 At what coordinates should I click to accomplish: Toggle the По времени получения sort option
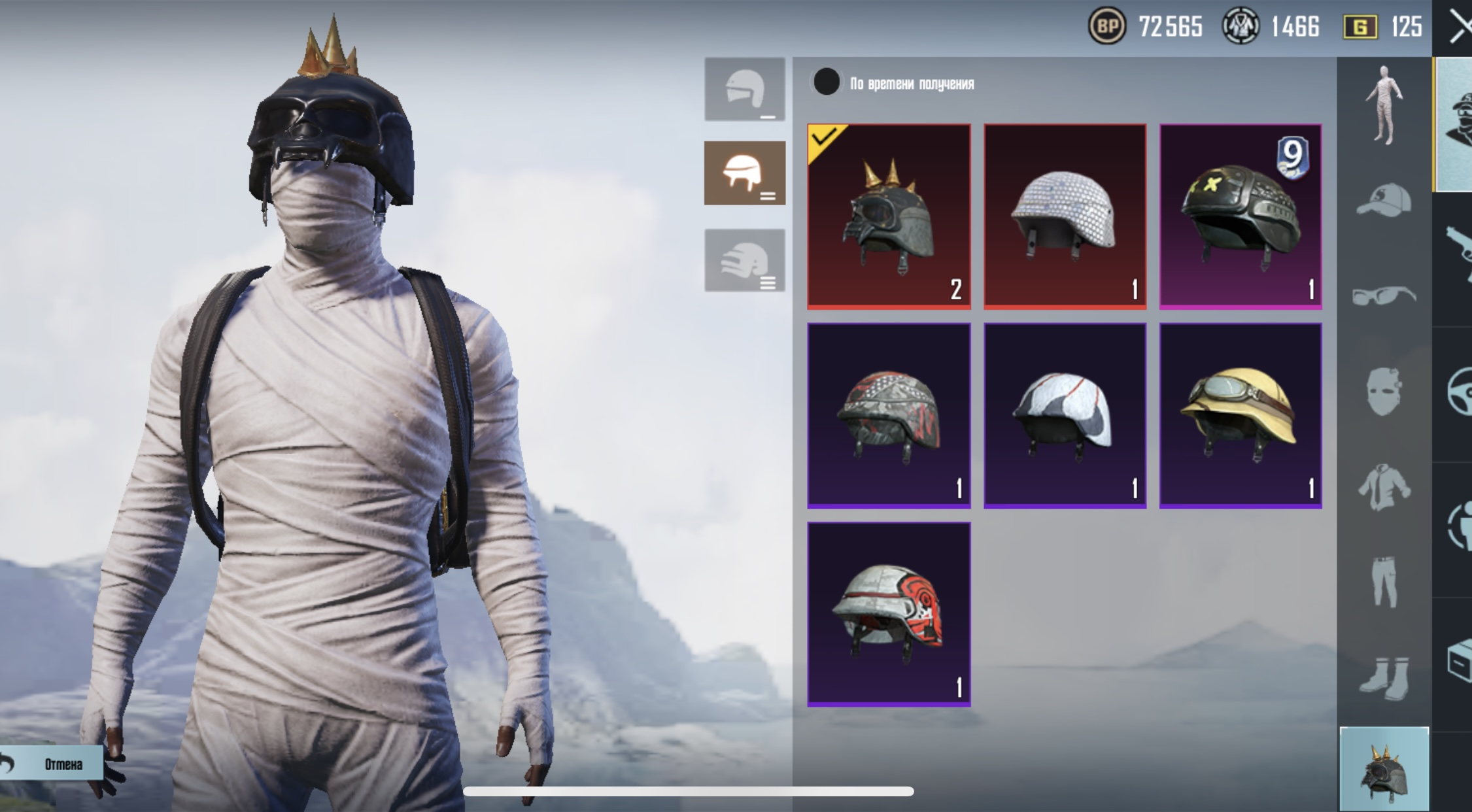(x=827, y=82)
